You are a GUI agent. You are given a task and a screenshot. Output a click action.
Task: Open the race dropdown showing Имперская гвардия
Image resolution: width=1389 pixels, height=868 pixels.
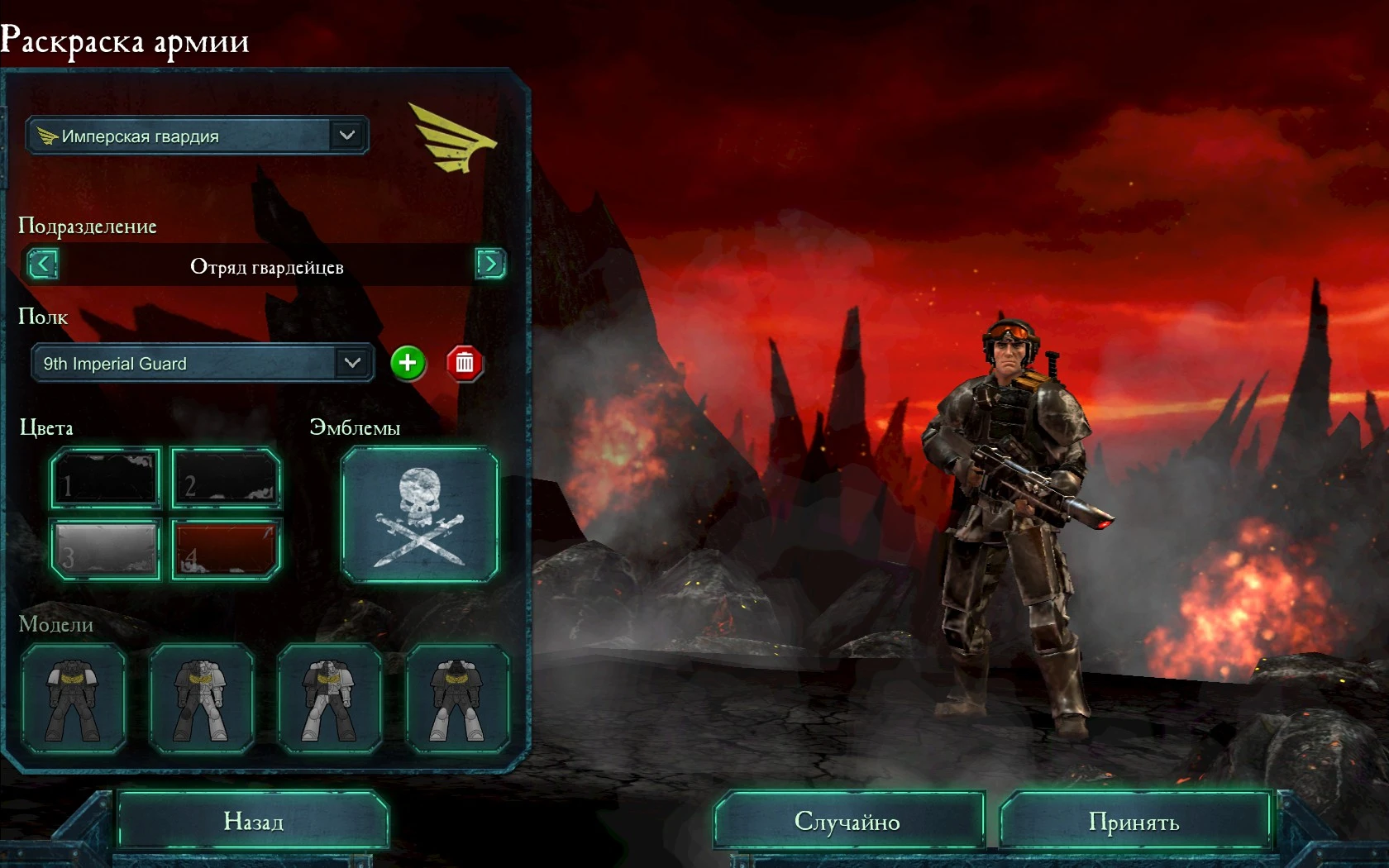pyautogui.click(x=197, y=136)
